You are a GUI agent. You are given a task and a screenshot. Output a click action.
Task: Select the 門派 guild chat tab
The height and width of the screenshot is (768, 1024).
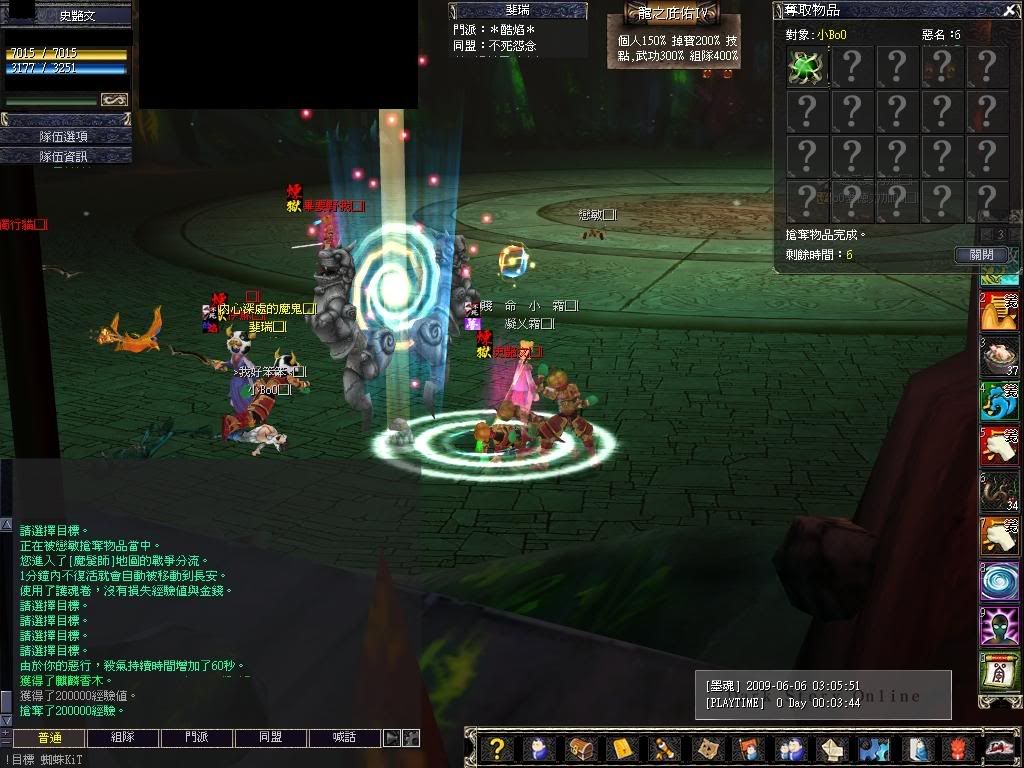(197, 738)
